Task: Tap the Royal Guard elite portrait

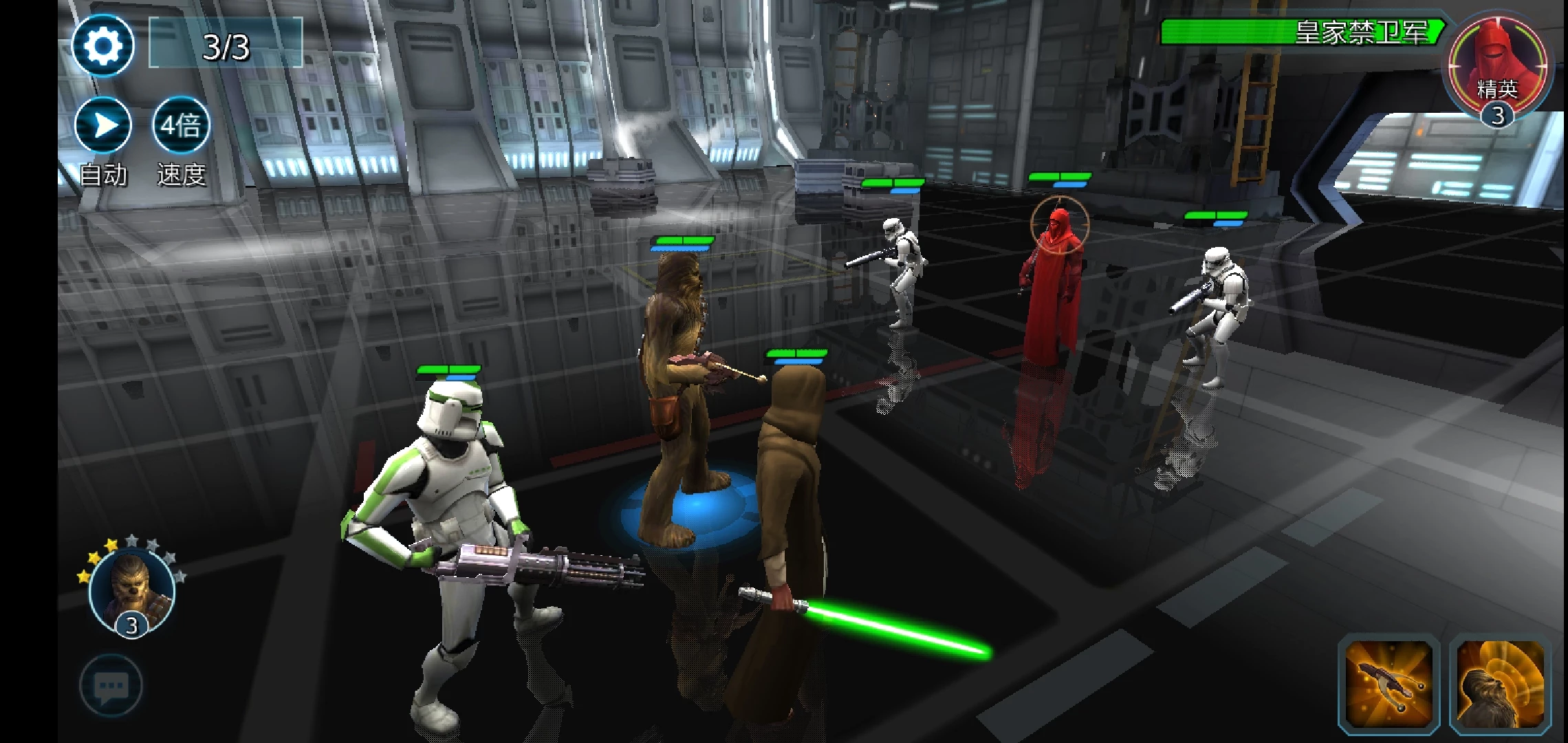Action: pyautogui.click(x=1498, y=69)
